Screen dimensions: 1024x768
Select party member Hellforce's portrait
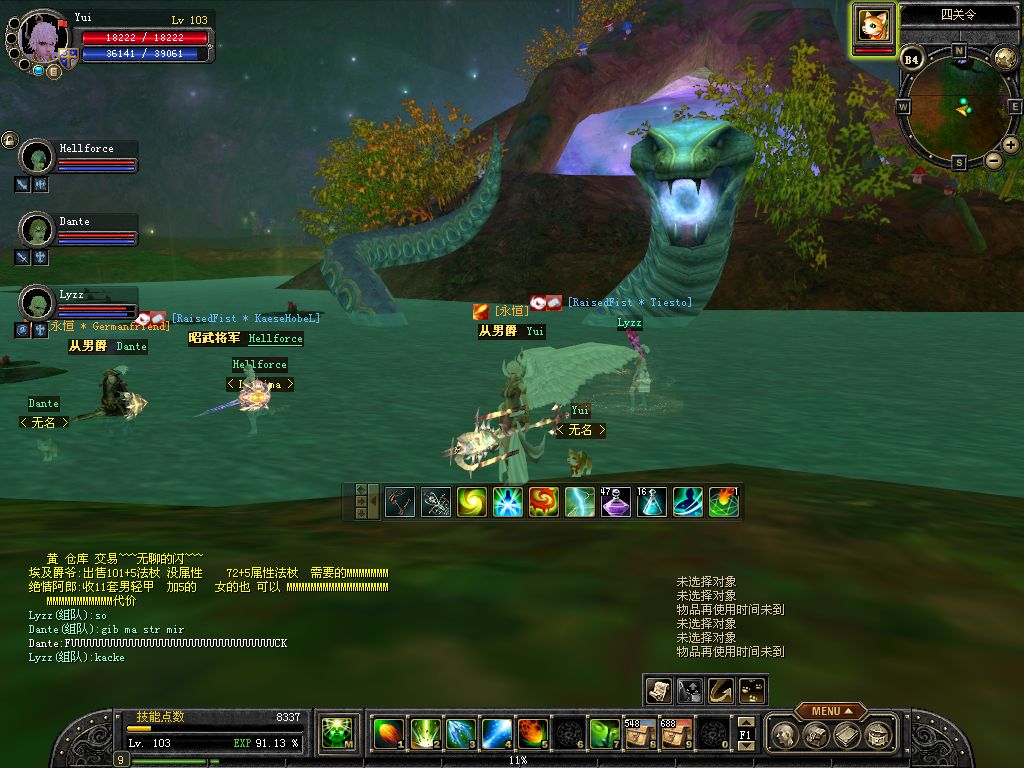37,157
